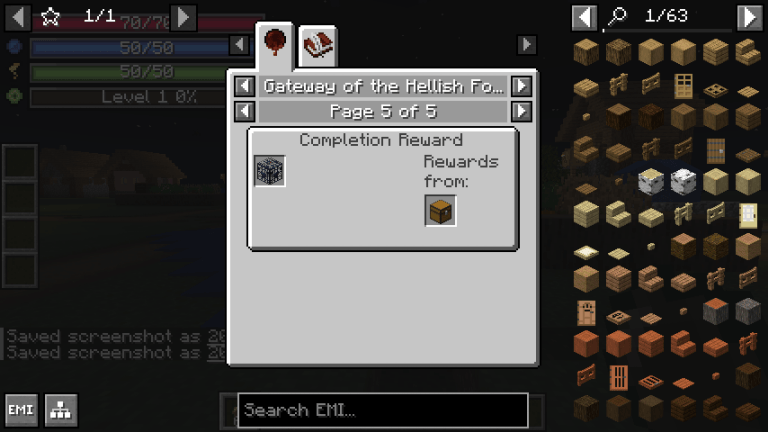Advance forward from Page 5 of 5
768x432 pixels.
pos(521,110)
